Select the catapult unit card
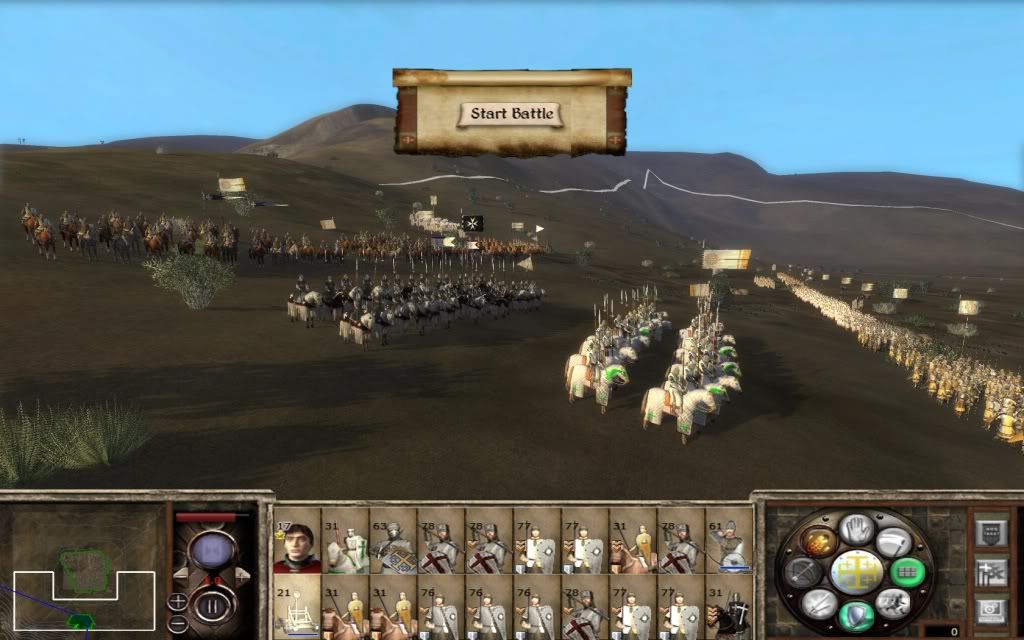Screen dimensions: 1024x640 (296, 607)
